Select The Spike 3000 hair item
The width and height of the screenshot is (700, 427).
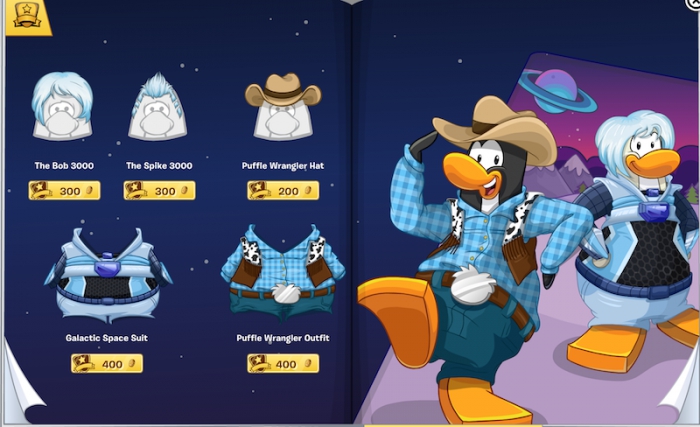tap(157, 107)
